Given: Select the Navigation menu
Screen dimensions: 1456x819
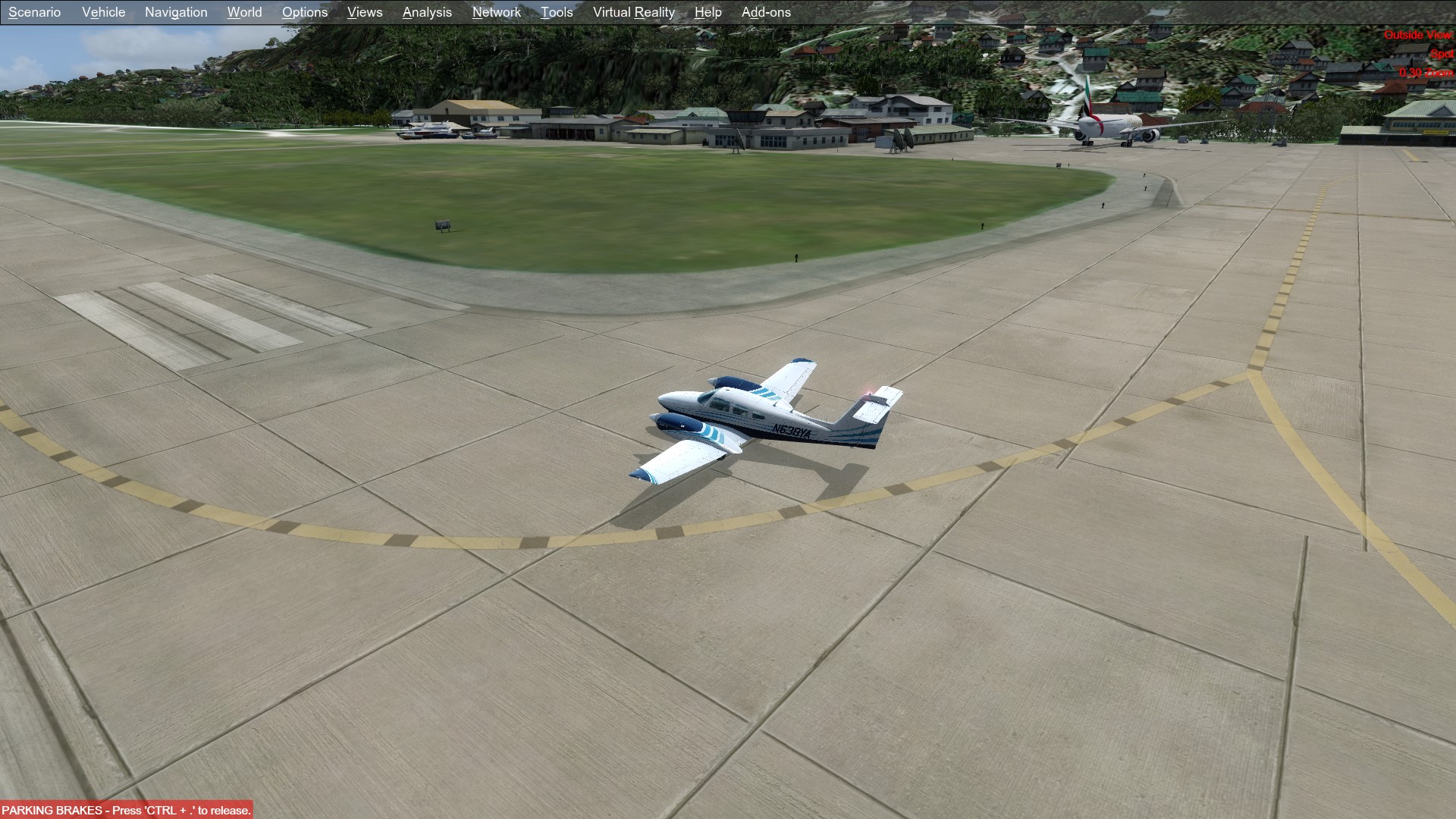Looking at the screenshot, I should click(x=176, y=12).
